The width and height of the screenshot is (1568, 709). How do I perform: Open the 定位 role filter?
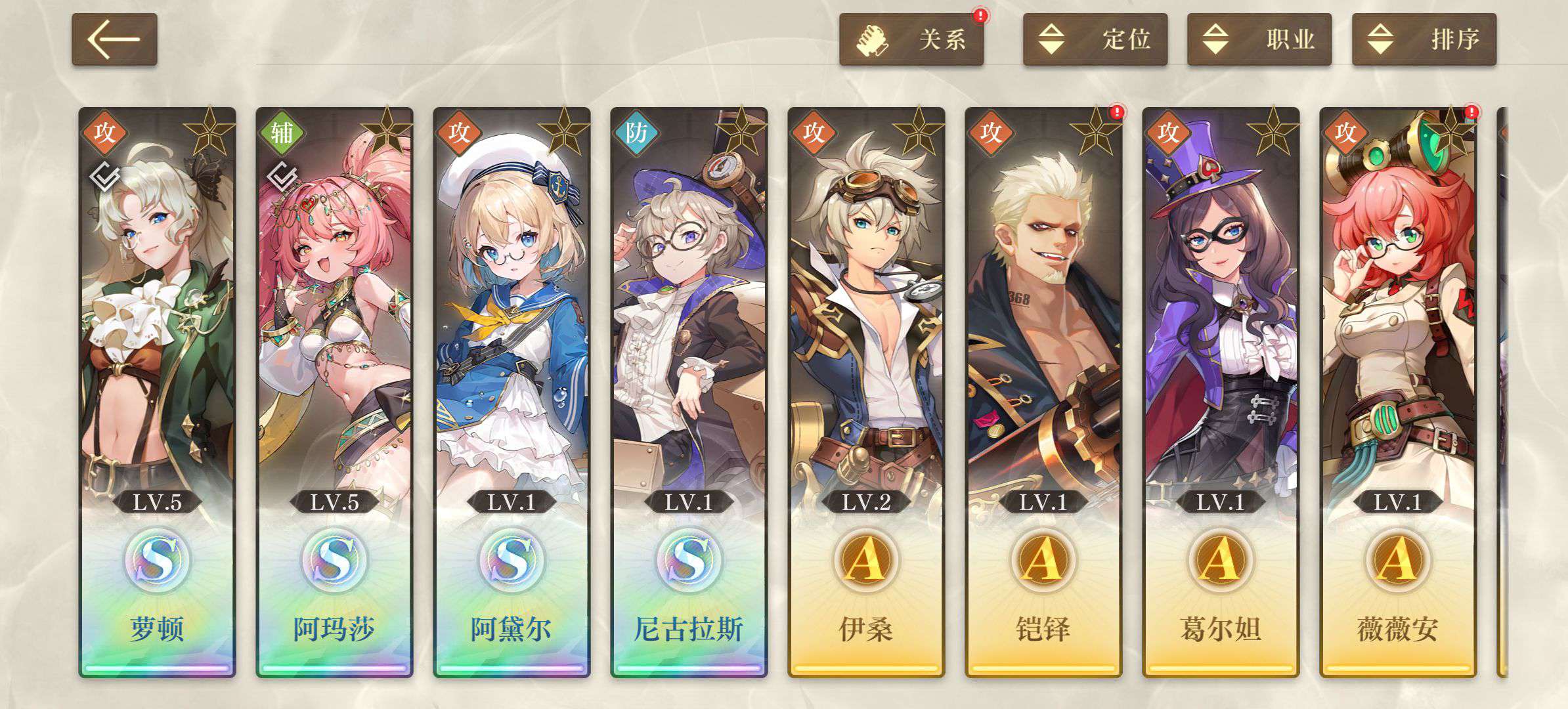[x=1095, y=39]
